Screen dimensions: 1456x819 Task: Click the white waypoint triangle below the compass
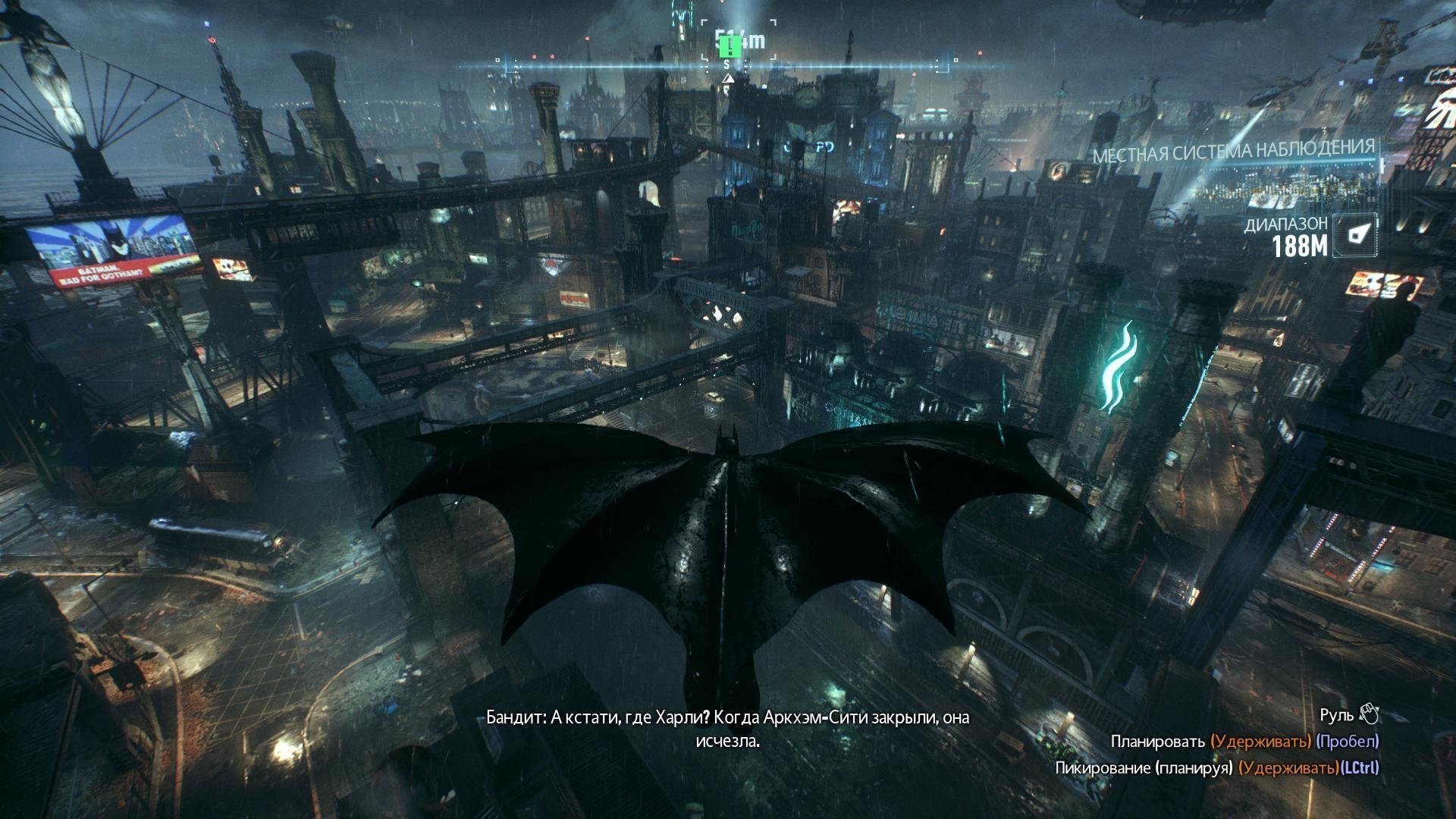729,79
